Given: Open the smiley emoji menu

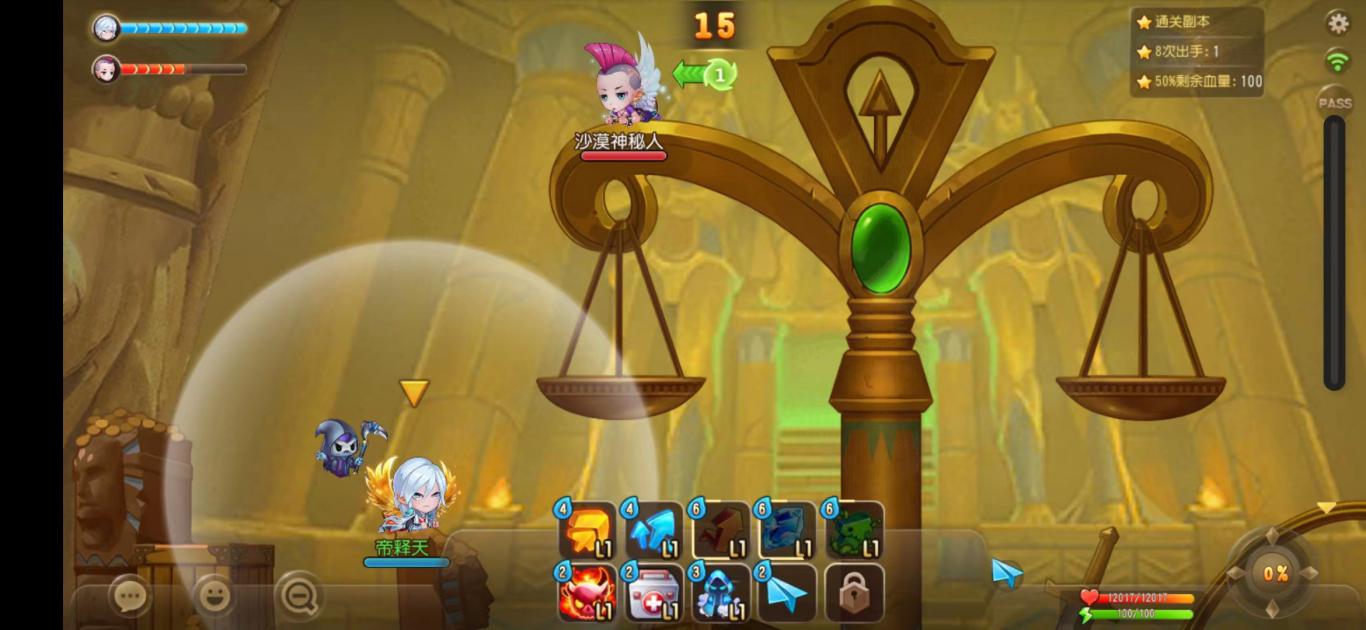Looking at the screenshot, I should tap(214, 596).
